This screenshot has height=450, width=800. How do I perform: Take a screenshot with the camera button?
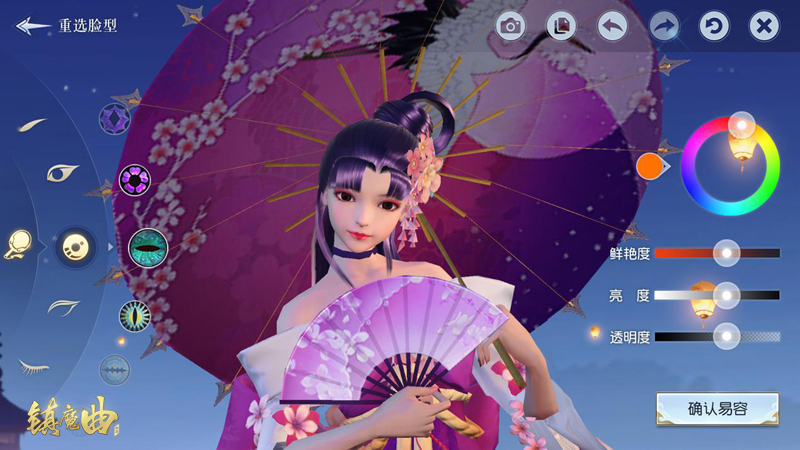[x=511, y=26]
